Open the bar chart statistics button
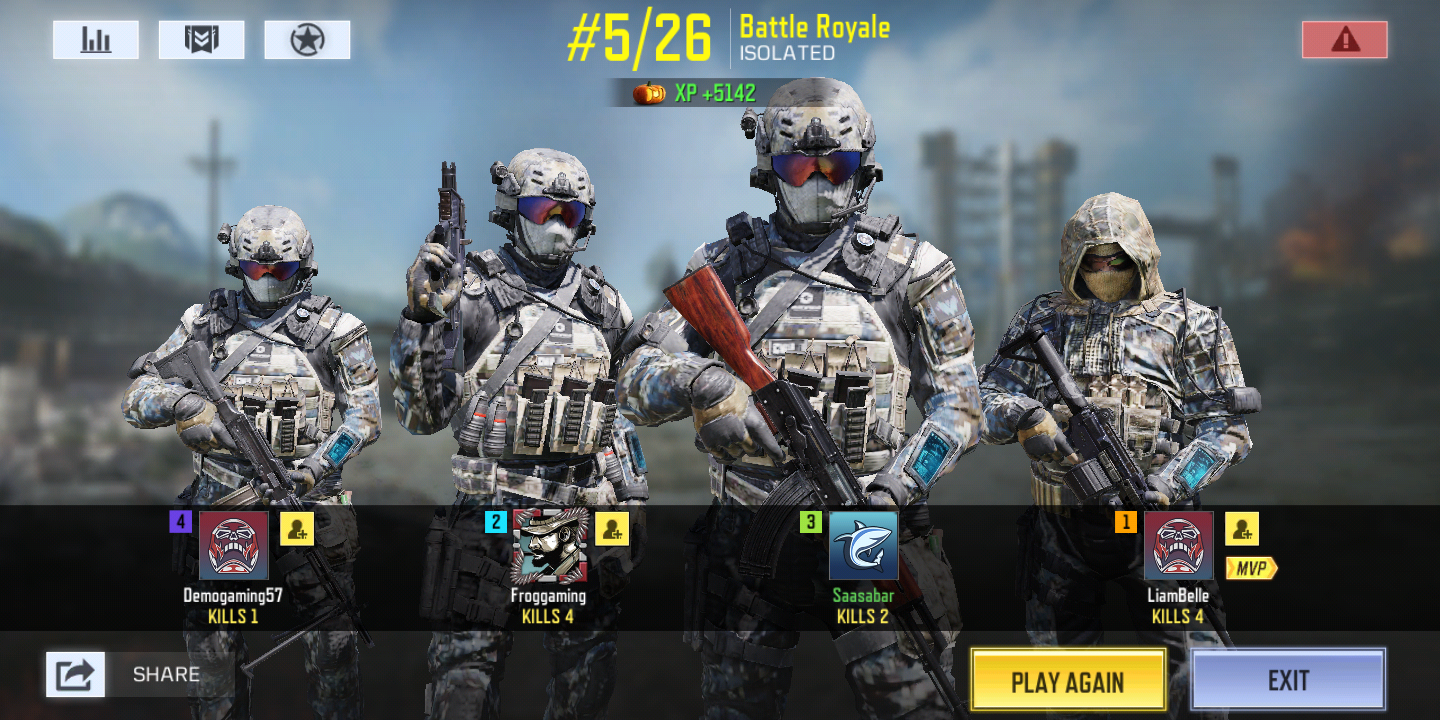The width and height of the screenshot is (1440, 720). click(96, 40)
